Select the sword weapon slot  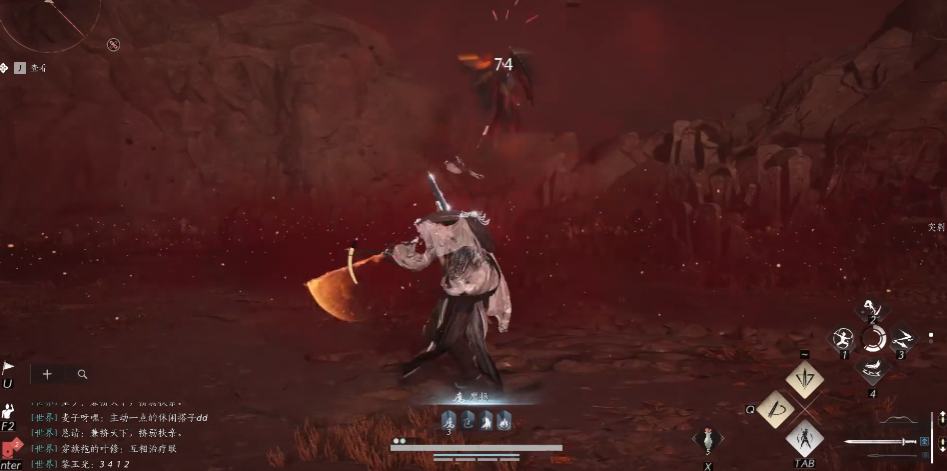click(880, 441)
